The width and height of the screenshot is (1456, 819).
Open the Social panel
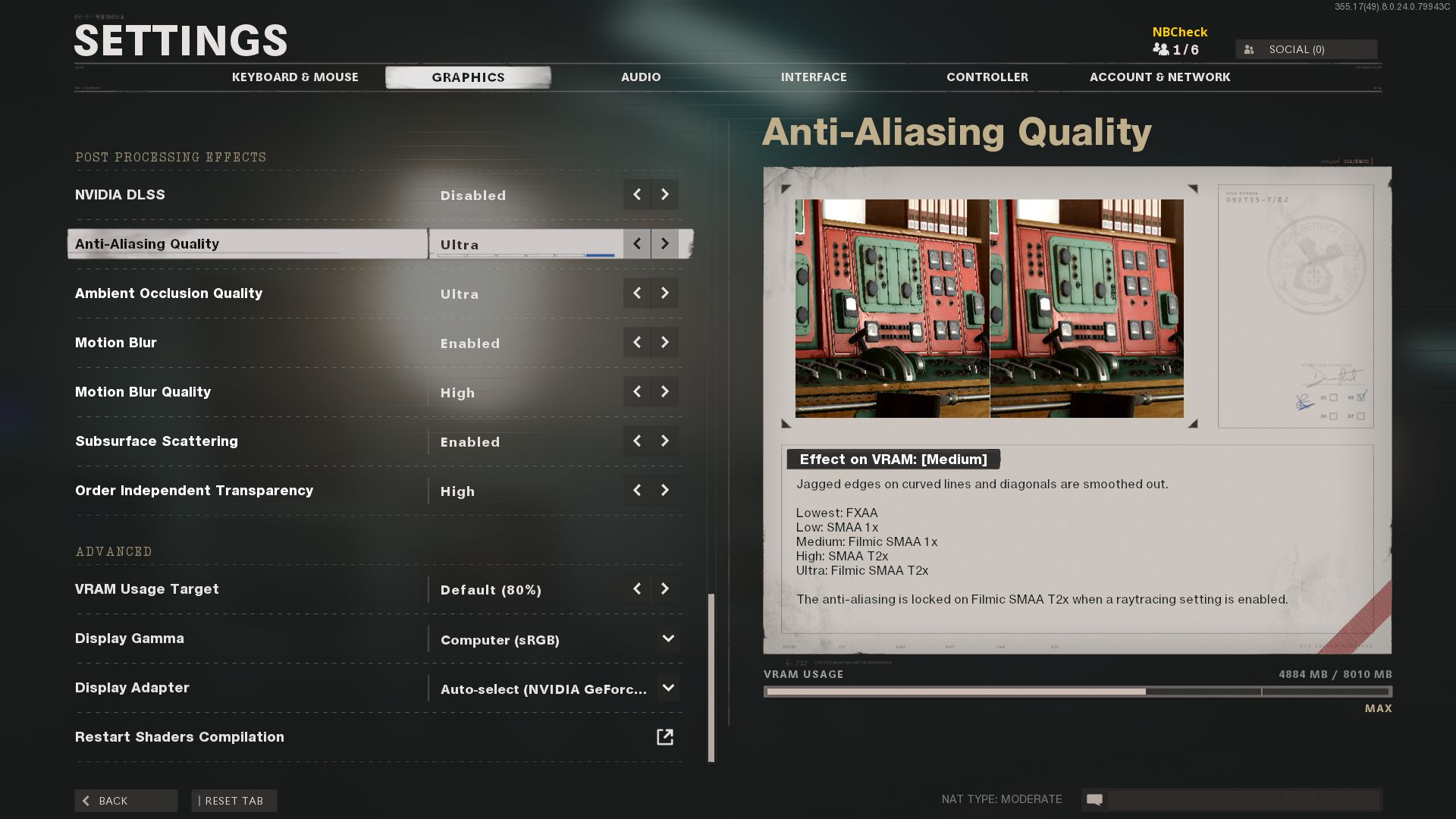click(1306, 49)
